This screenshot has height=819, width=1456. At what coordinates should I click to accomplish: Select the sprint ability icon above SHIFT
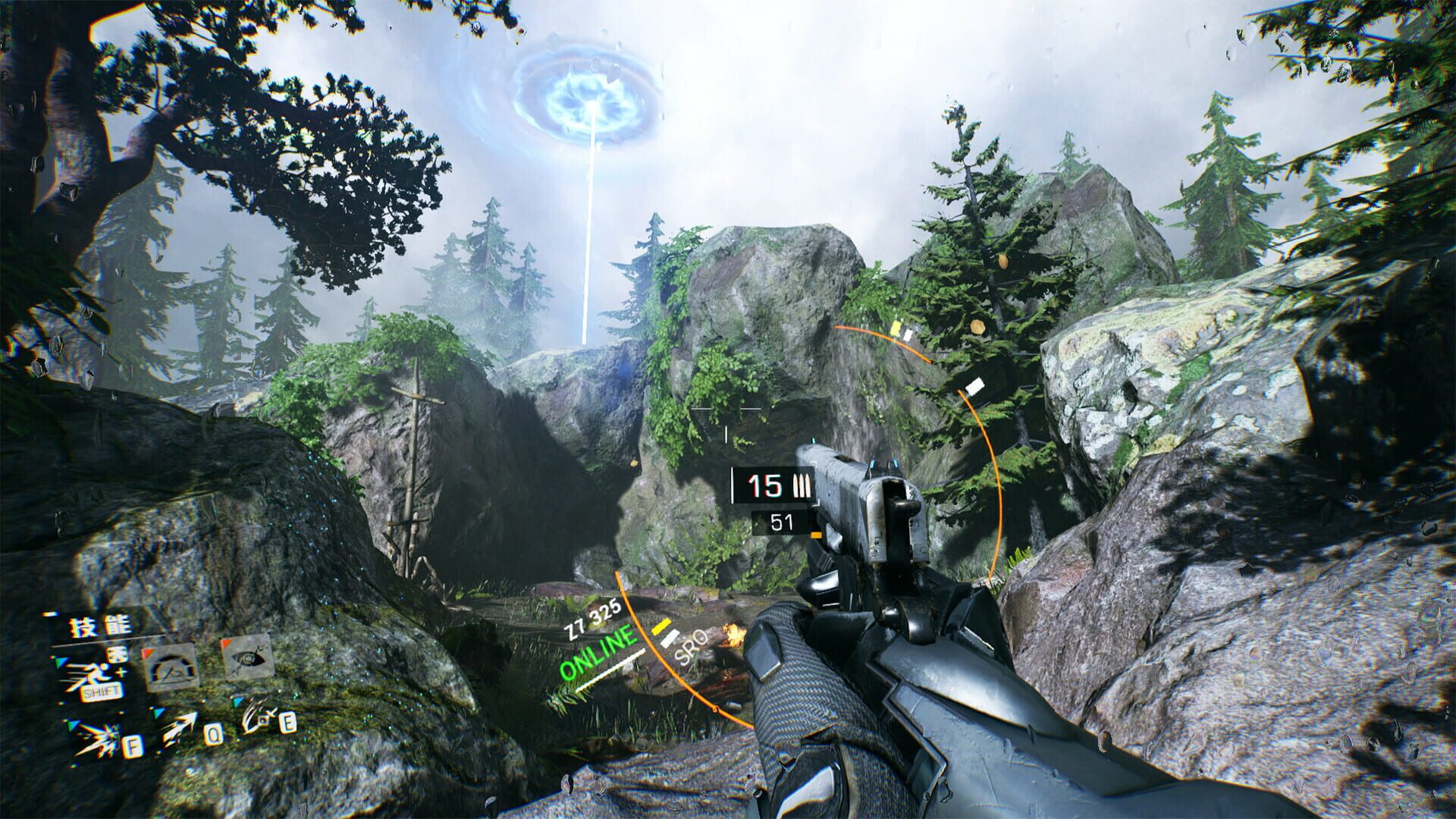point(93,673)
